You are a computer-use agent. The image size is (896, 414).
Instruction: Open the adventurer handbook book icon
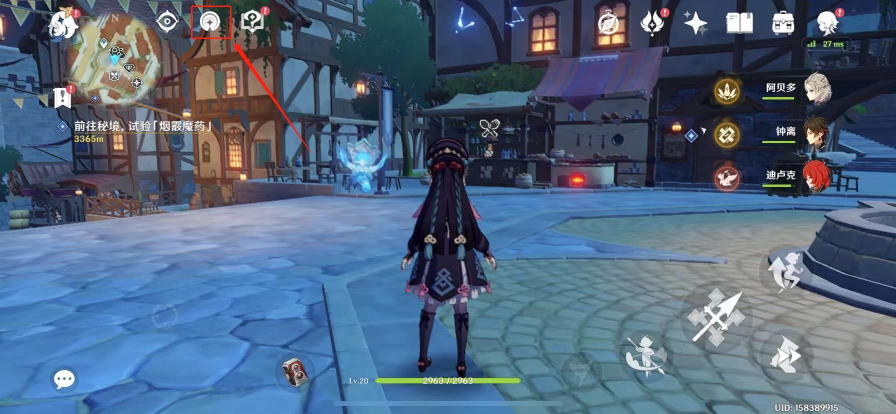pyautogui.click(x=739, y=22)
